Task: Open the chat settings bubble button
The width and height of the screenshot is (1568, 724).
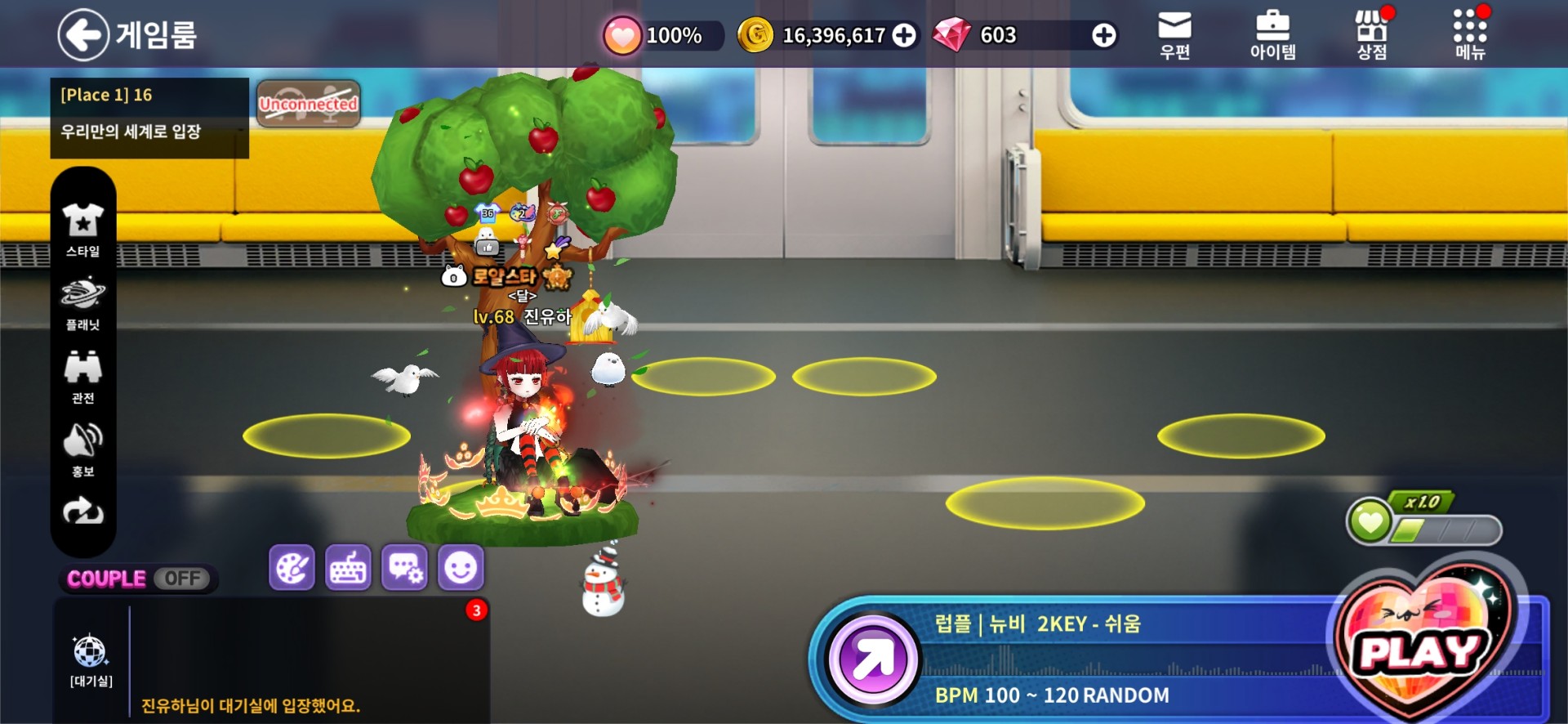Action: click(x=404, y=568)
